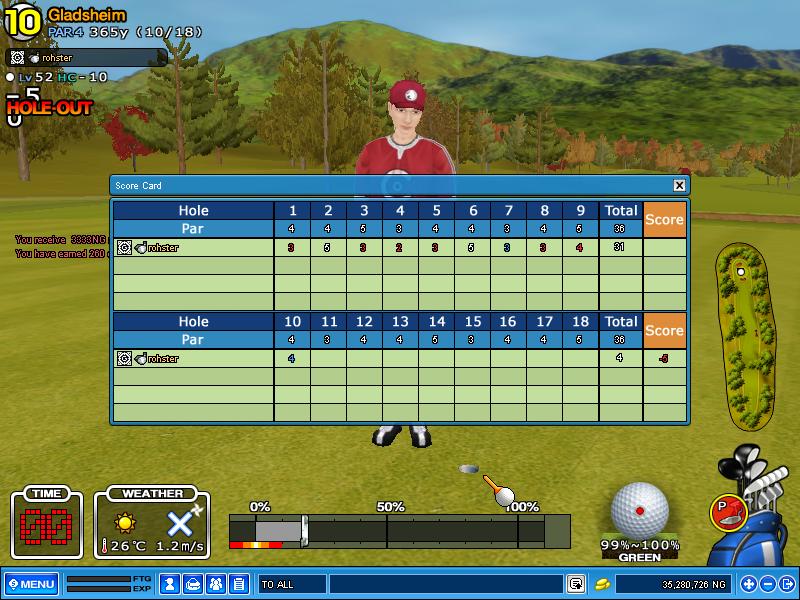Open the printer-shaped toolbar icon
This screenshot has height=600, width=800.
click(x=193, y=584)
